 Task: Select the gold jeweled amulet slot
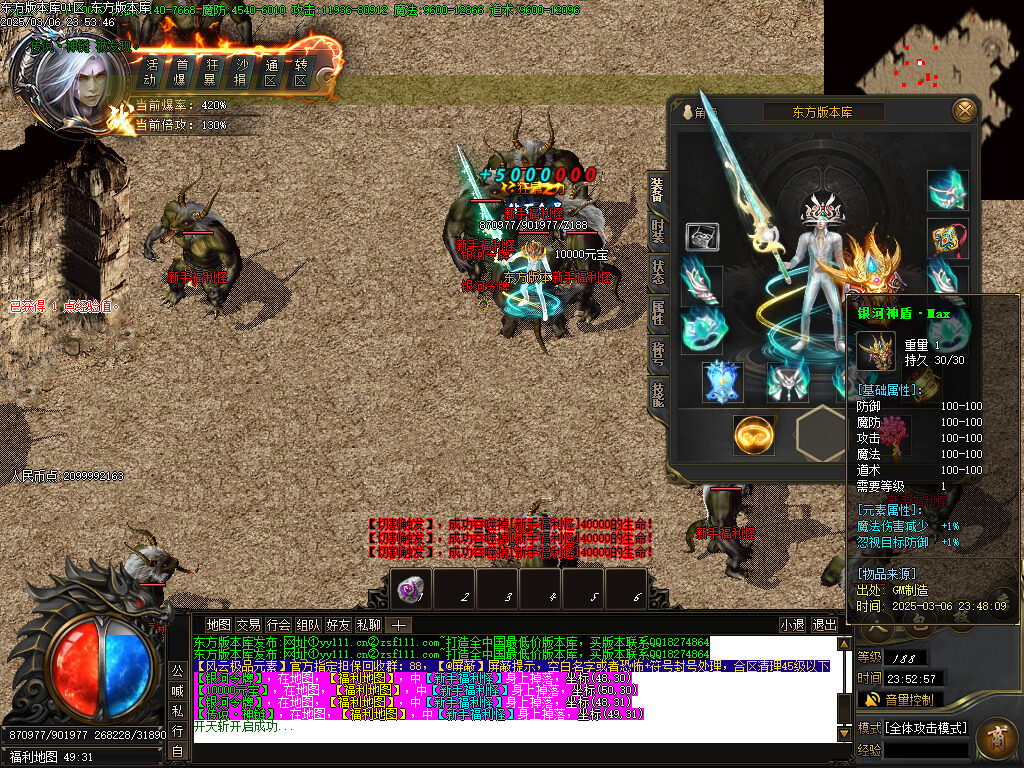tap(945, 238)
